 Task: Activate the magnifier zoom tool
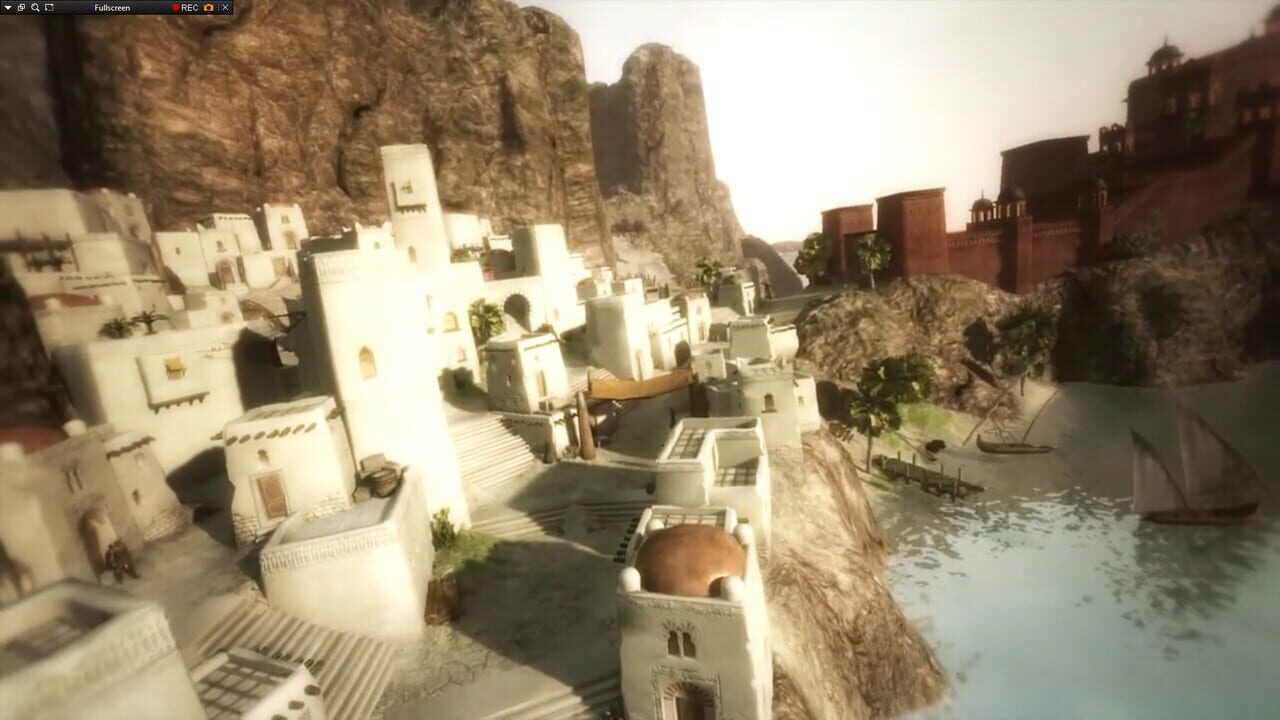[35, 7]
